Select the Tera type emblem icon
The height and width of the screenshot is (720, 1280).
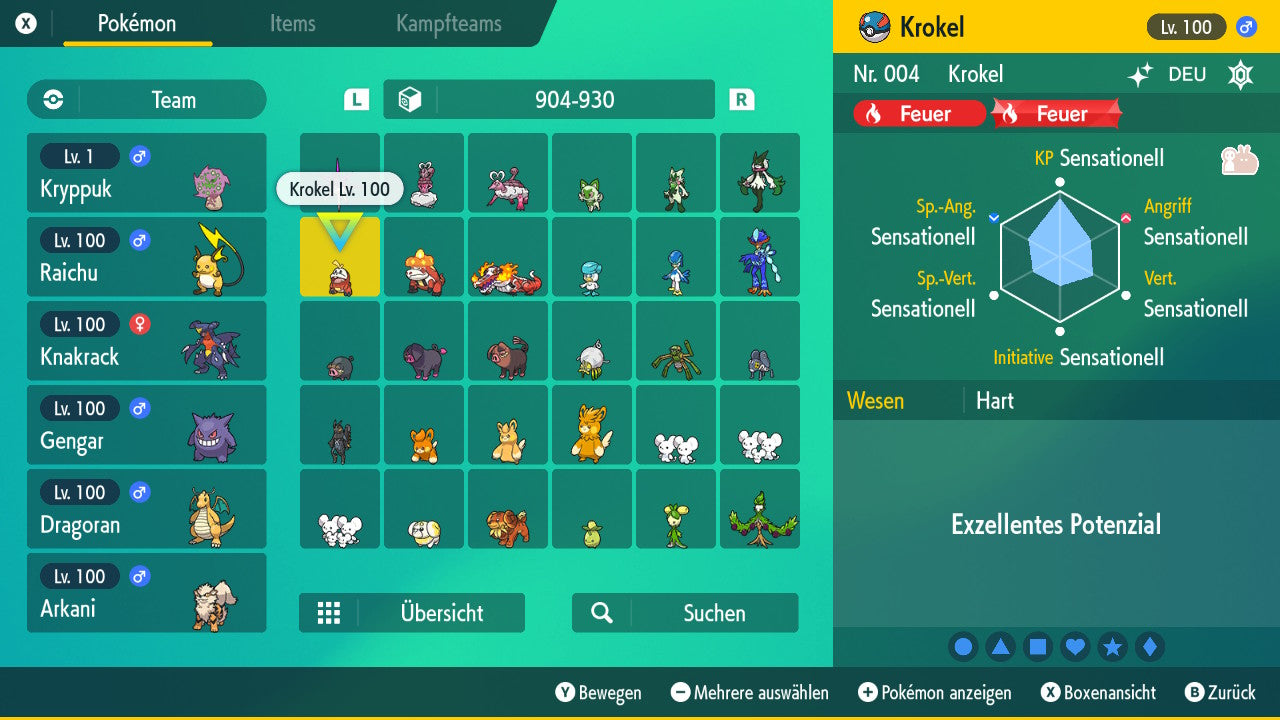[1240, 74]
